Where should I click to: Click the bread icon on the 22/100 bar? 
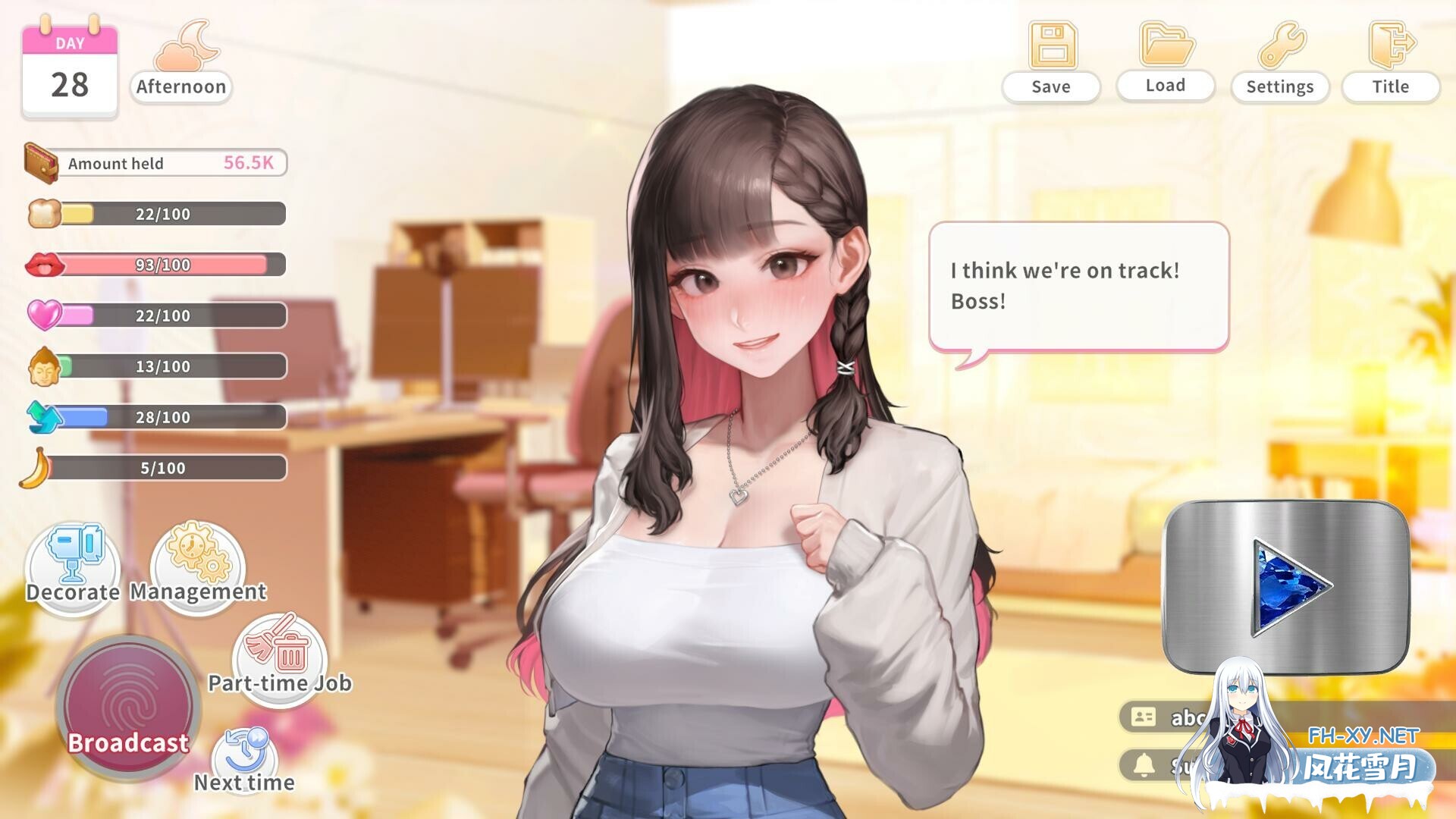point(43,213)
